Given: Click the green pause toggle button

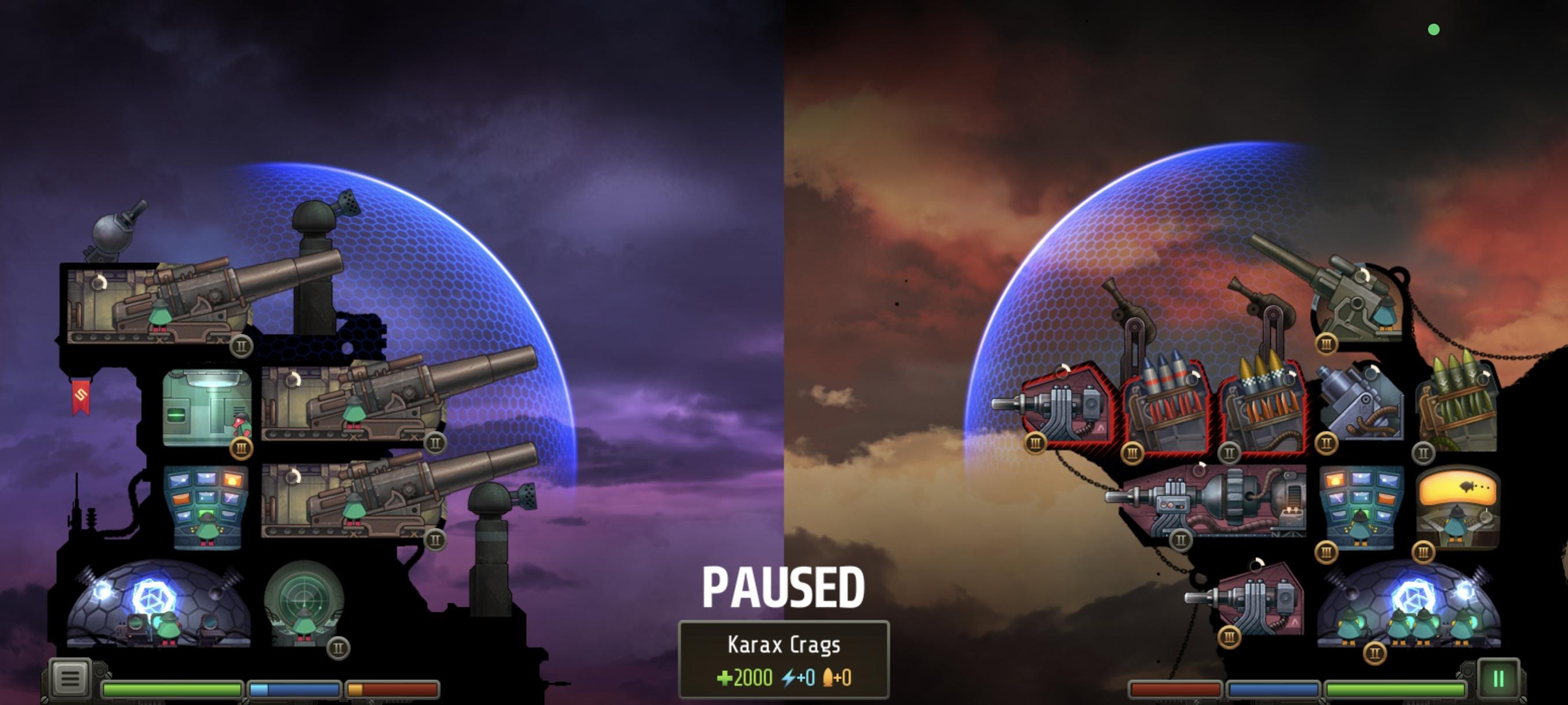Looking at the screenshot, I should (1498, 679).
